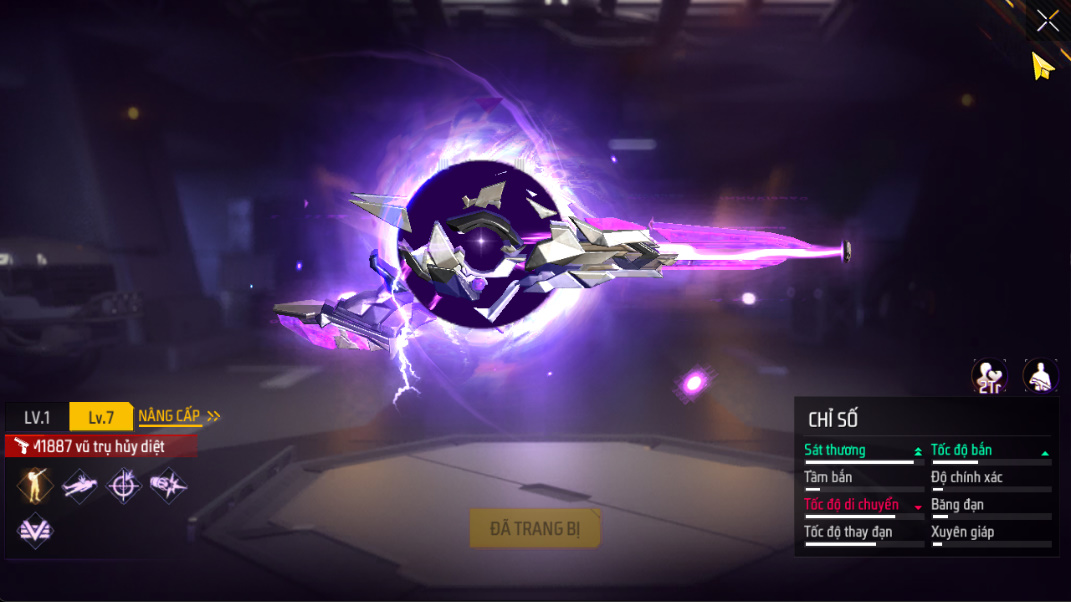Viewport: 1071px width, 602px height.
Task: Open the heart figure 2Tr likes icon
Action: pos(989,376)
